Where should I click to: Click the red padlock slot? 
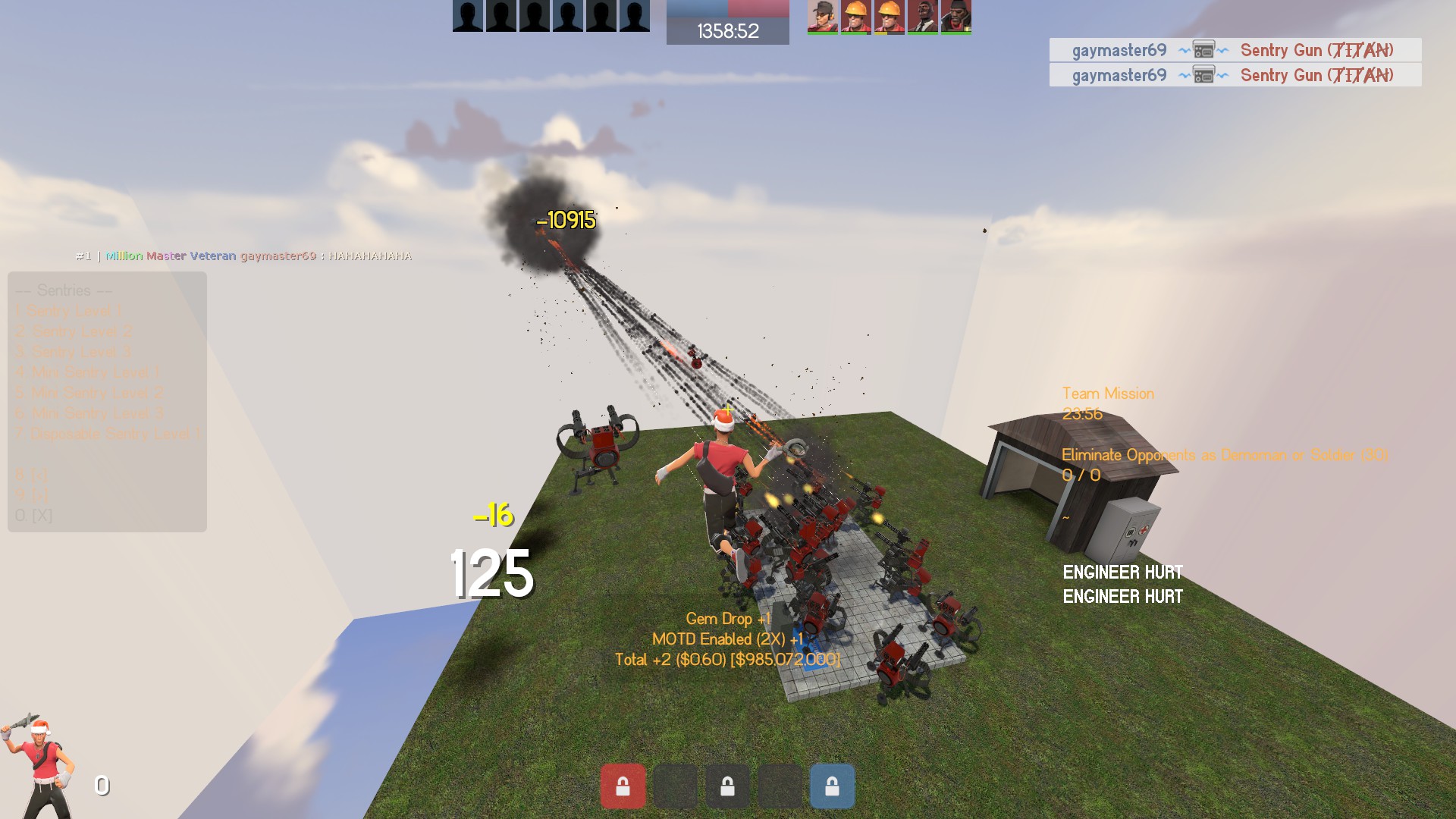point(623,786)
